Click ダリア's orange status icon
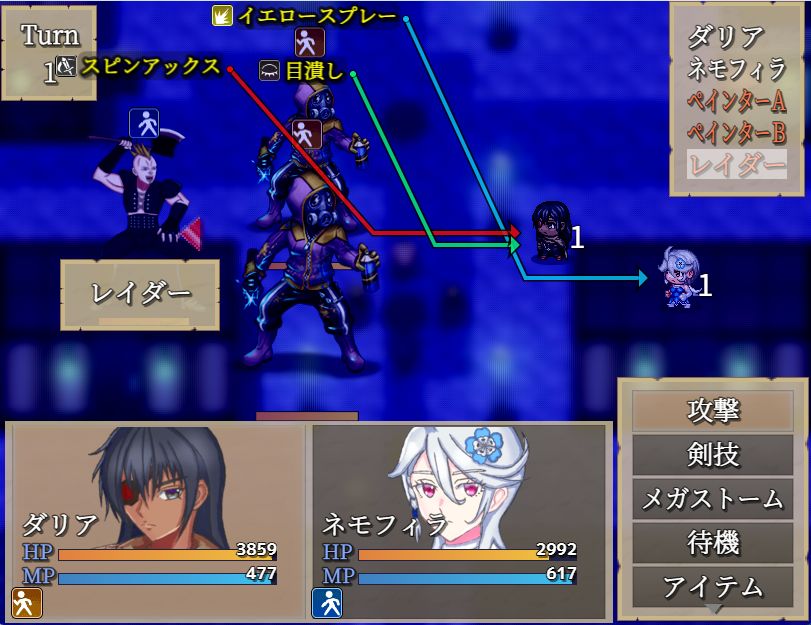 click(x=25, y=602)
